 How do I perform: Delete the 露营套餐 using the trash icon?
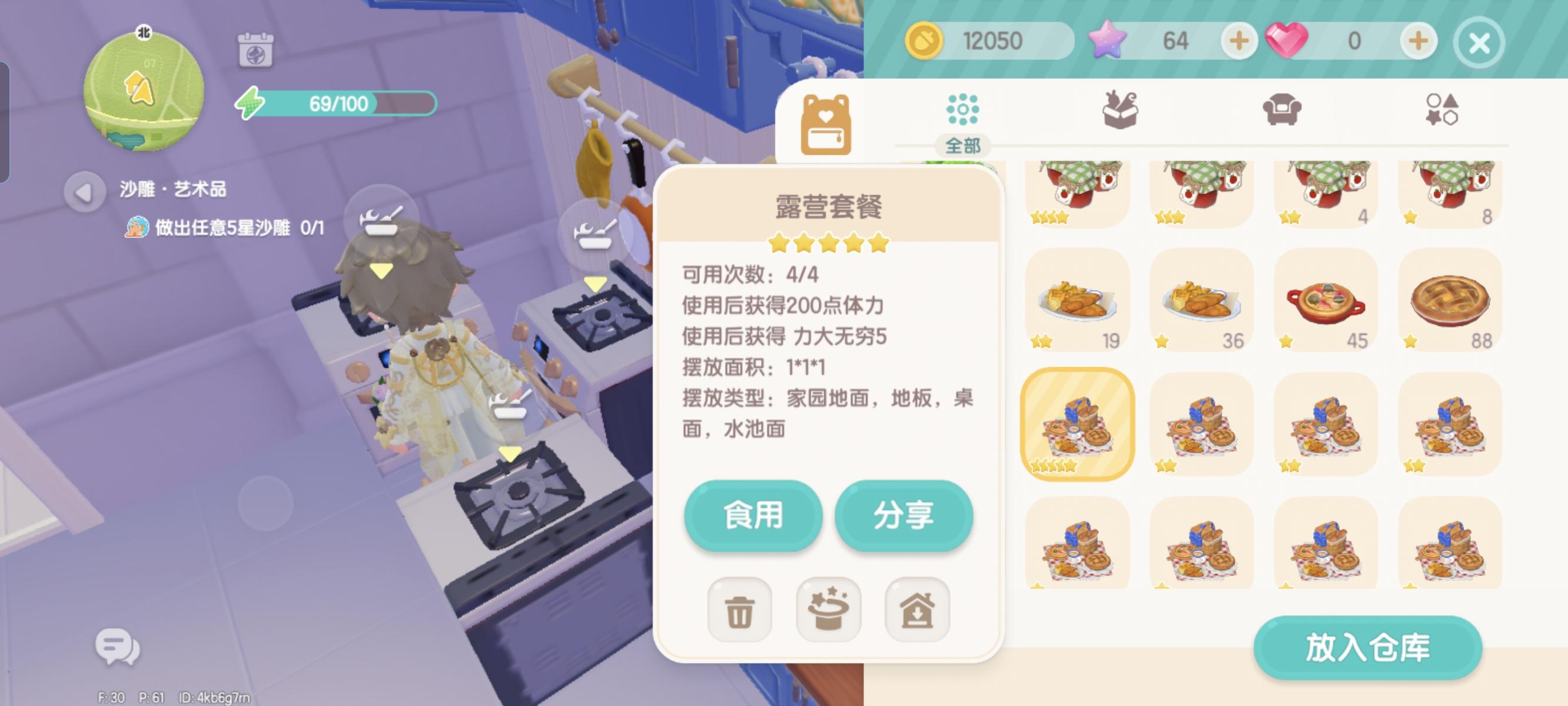point(739,611)
